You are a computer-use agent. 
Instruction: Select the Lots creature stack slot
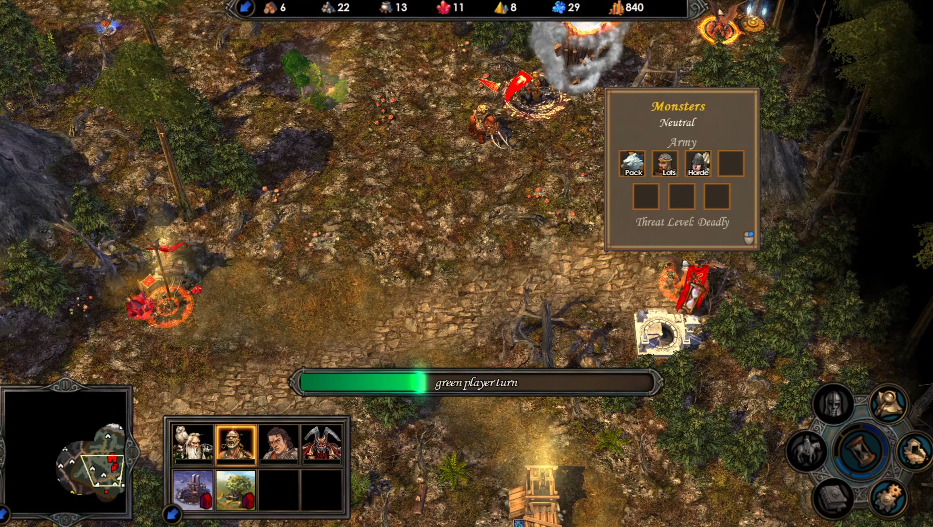click(x=666, y=163)
